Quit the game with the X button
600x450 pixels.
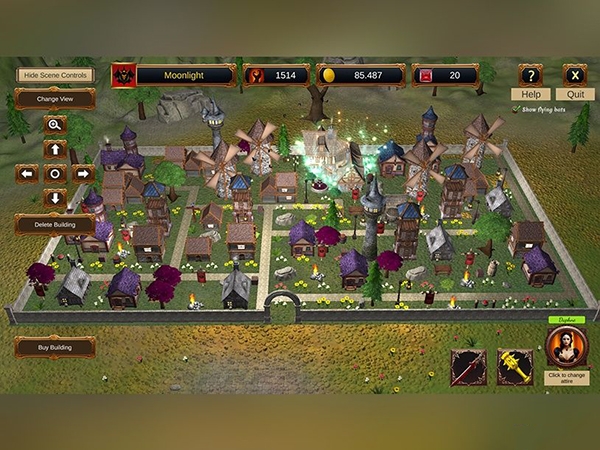tap(575, 76)
